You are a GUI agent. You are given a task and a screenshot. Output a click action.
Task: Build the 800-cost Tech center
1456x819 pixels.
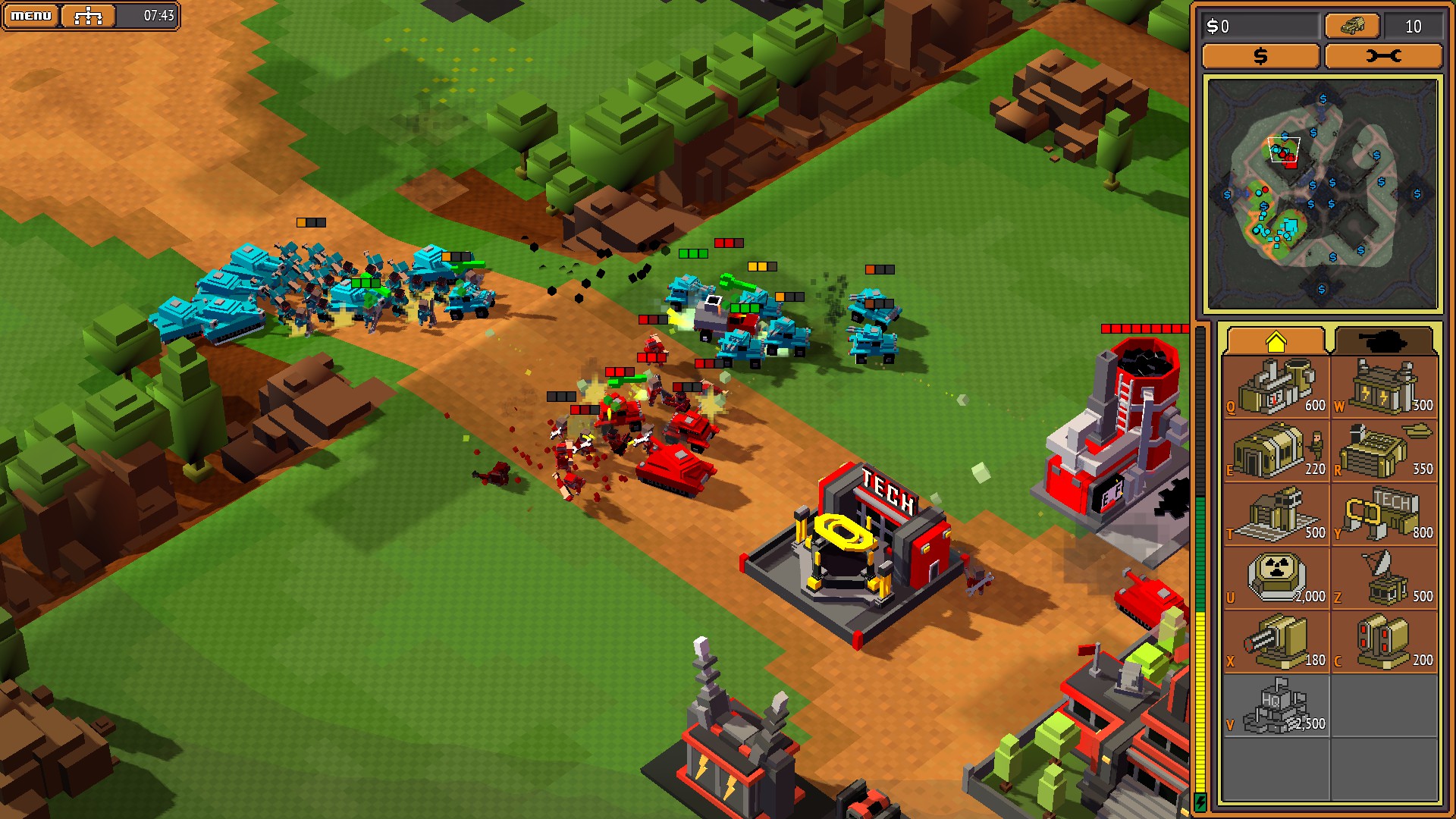tap(1385, 514)
